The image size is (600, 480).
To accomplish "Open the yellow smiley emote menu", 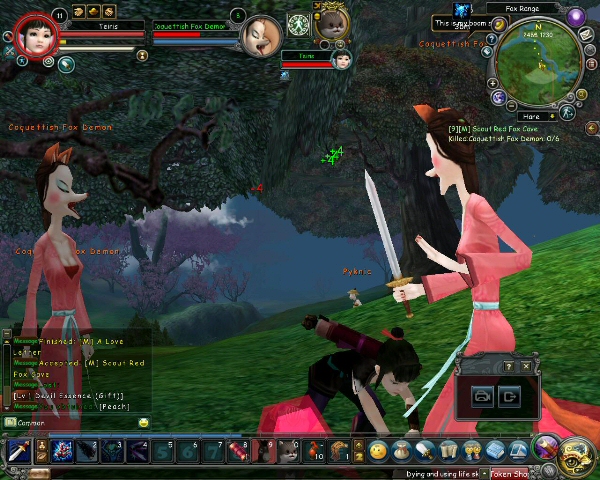I will tap(377, 451).
